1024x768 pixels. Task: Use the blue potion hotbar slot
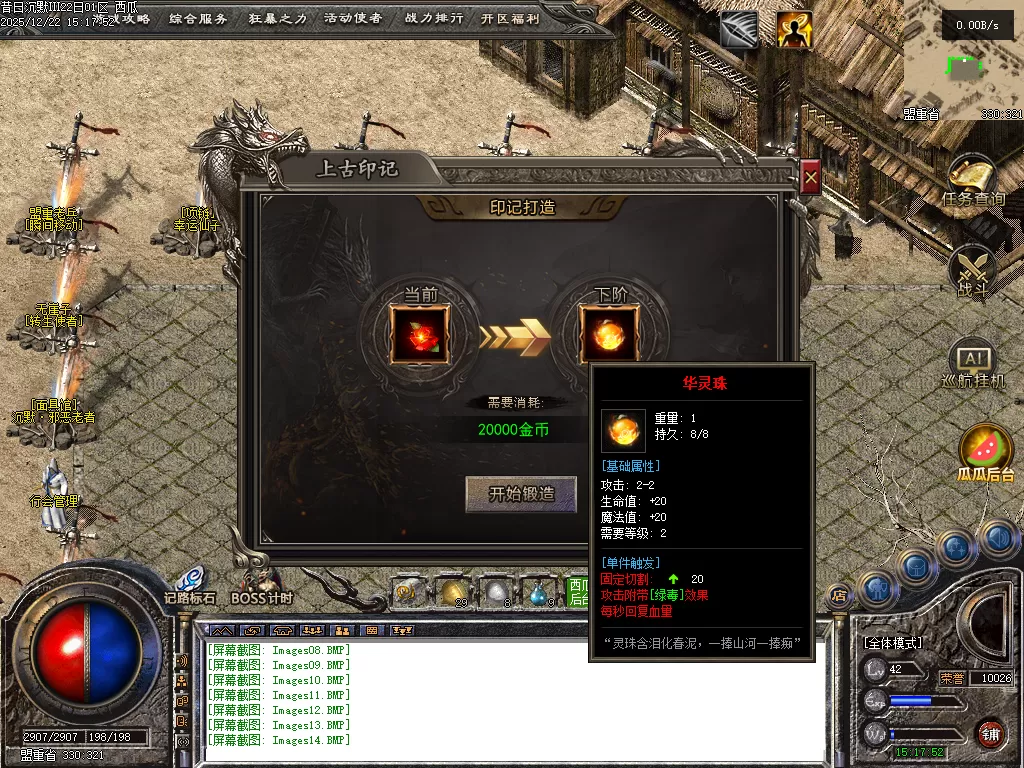coord(538,593)
